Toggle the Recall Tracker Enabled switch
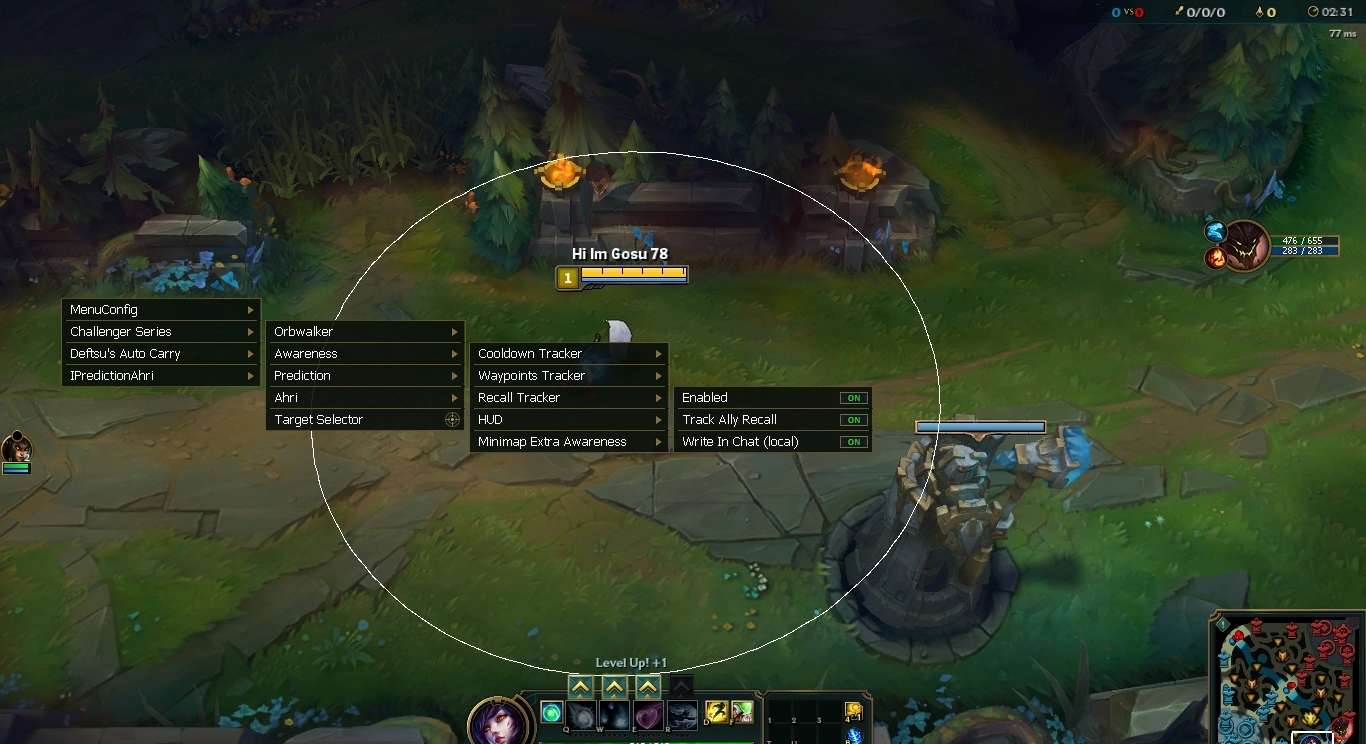1366x744 pixels. pos(853,398)
